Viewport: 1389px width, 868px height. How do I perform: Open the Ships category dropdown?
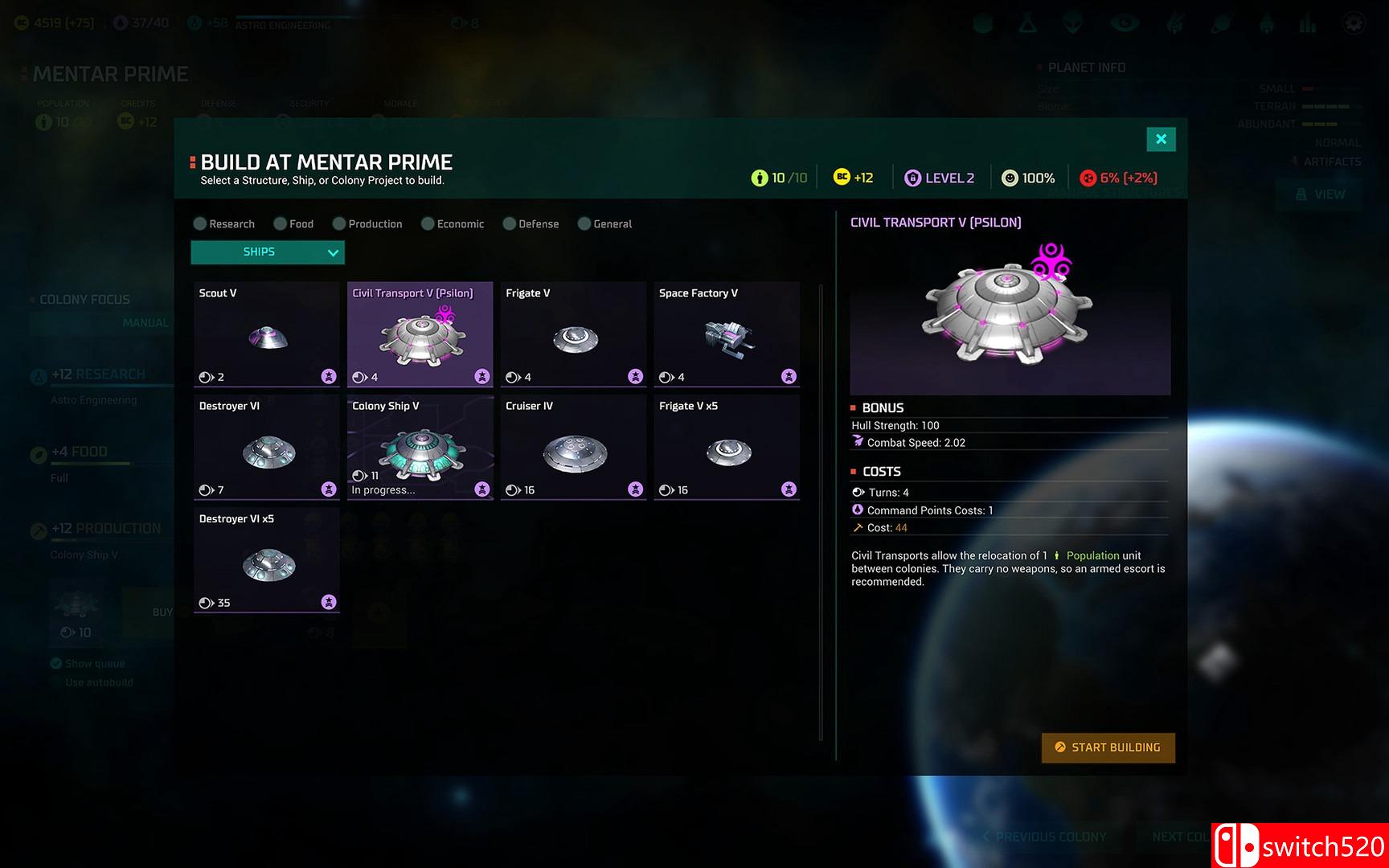pyautogui.click(x=268, y=252)
